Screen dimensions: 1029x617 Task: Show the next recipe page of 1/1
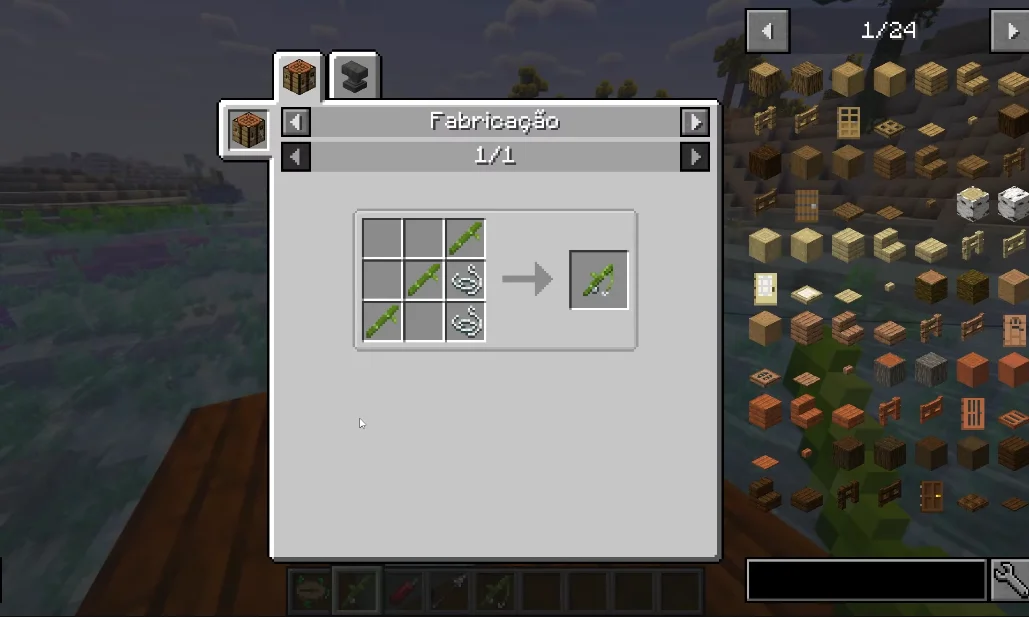694,157
